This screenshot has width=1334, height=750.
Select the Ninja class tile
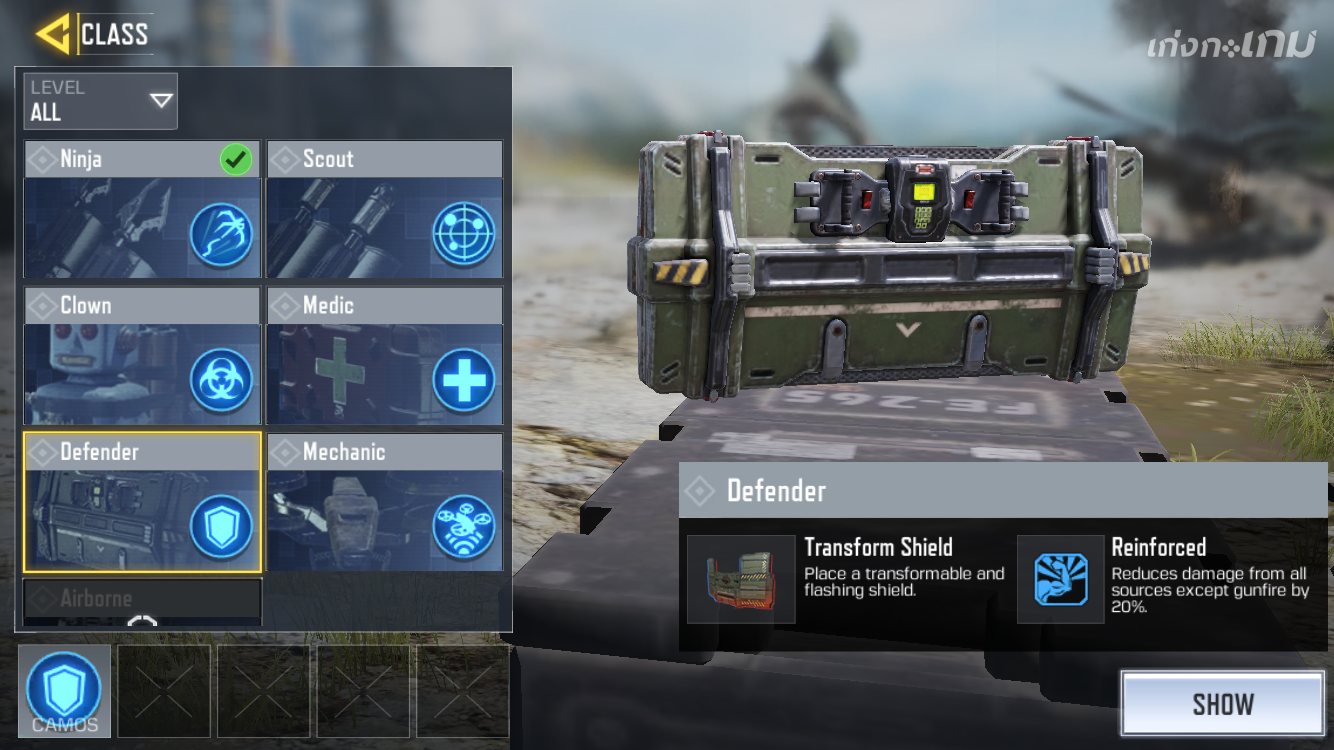[x=142, y=210]
